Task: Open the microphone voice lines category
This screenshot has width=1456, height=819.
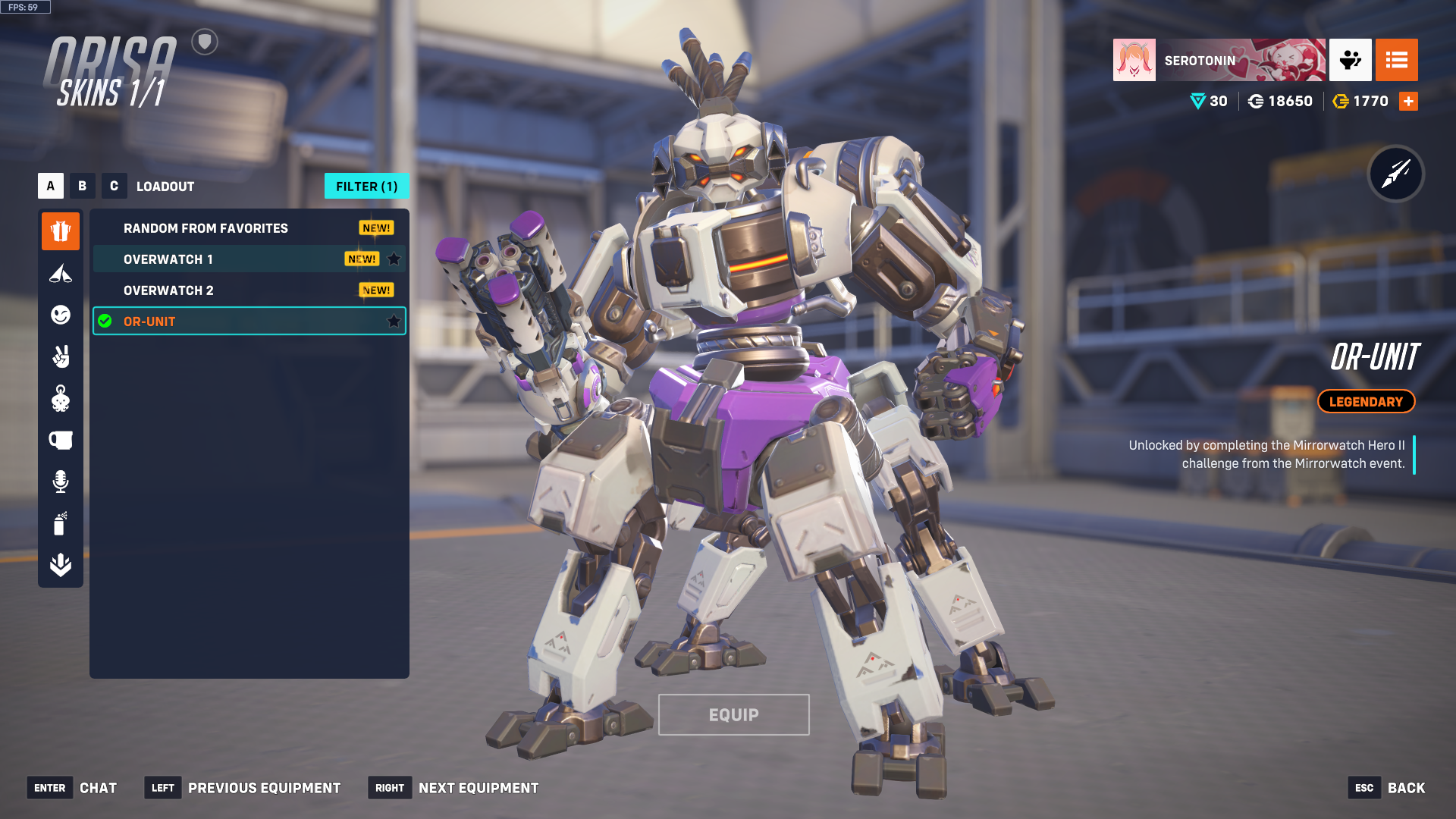Action: point(61,482)
